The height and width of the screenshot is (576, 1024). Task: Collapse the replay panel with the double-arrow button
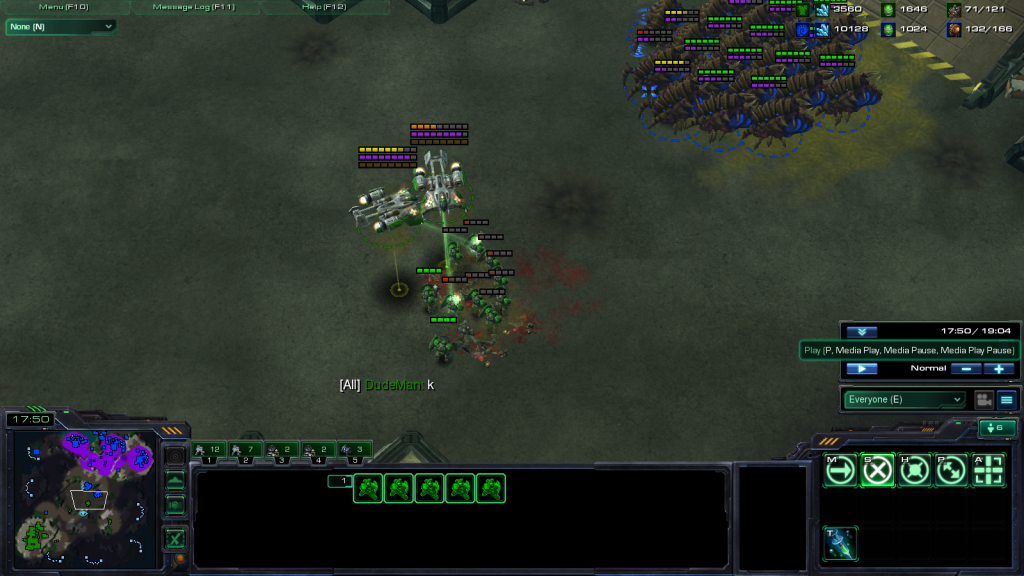861,332
